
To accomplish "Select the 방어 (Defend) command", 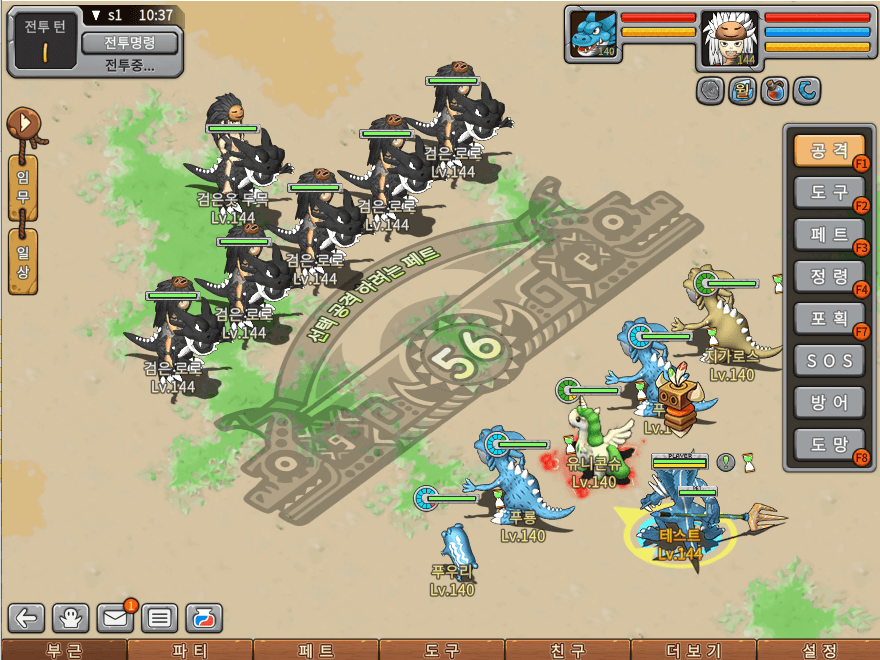I will (829, 401).
